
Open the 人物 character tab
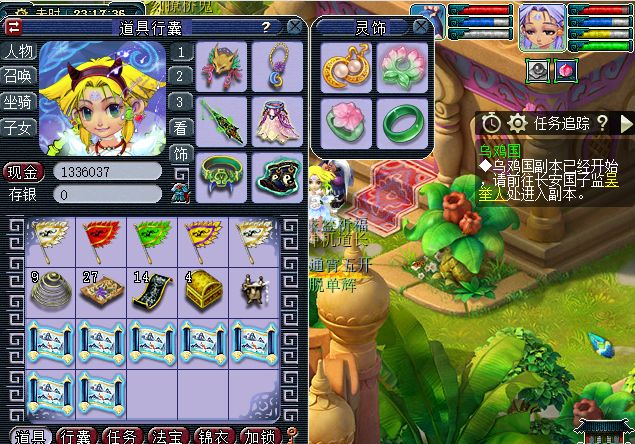(17, 51)
